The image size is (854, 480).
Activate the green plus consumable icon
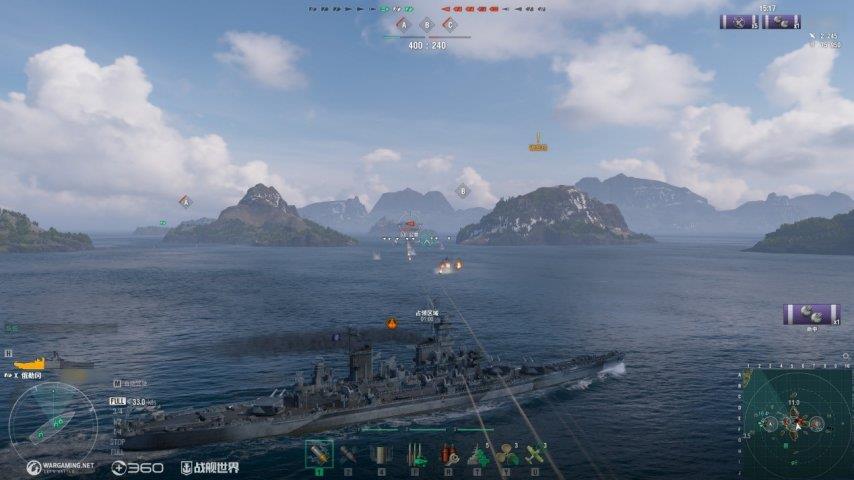(479, 455)
